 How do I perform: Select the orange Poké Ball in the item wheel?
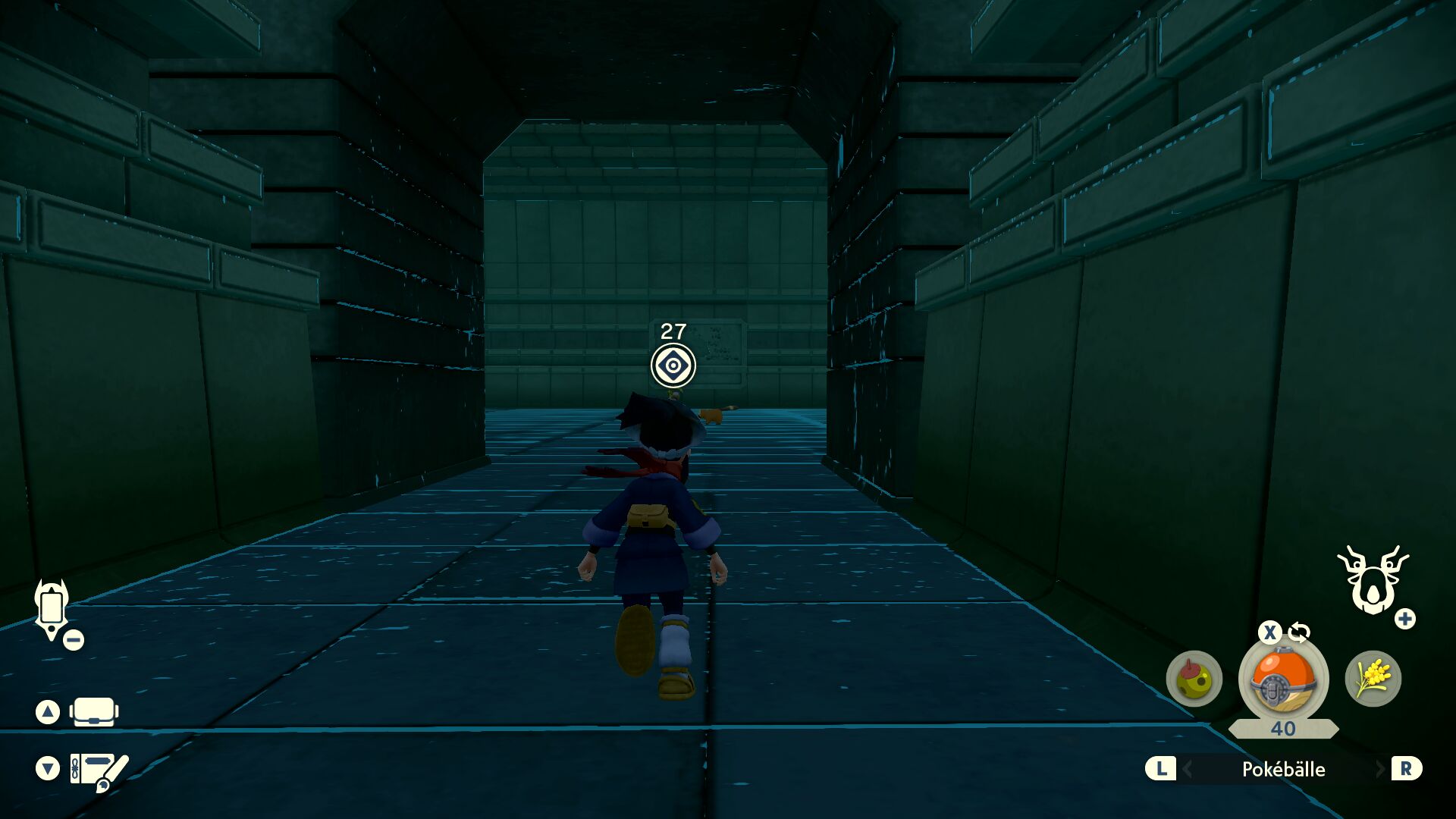1283,680
